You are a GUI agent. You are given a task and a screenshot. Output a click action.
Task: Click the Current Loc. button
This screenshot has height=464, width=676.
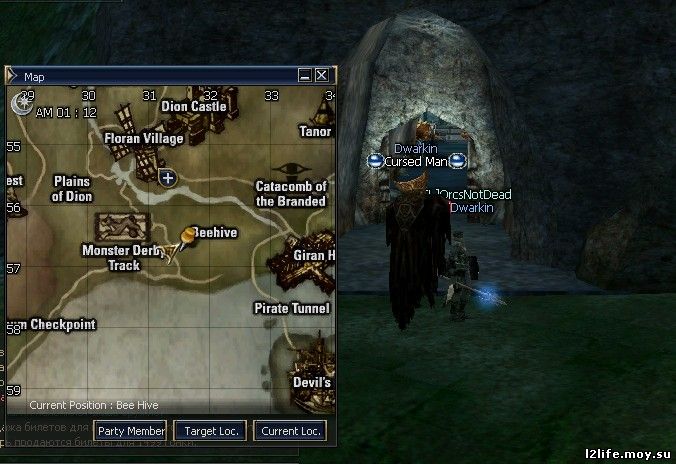[291, 431]
